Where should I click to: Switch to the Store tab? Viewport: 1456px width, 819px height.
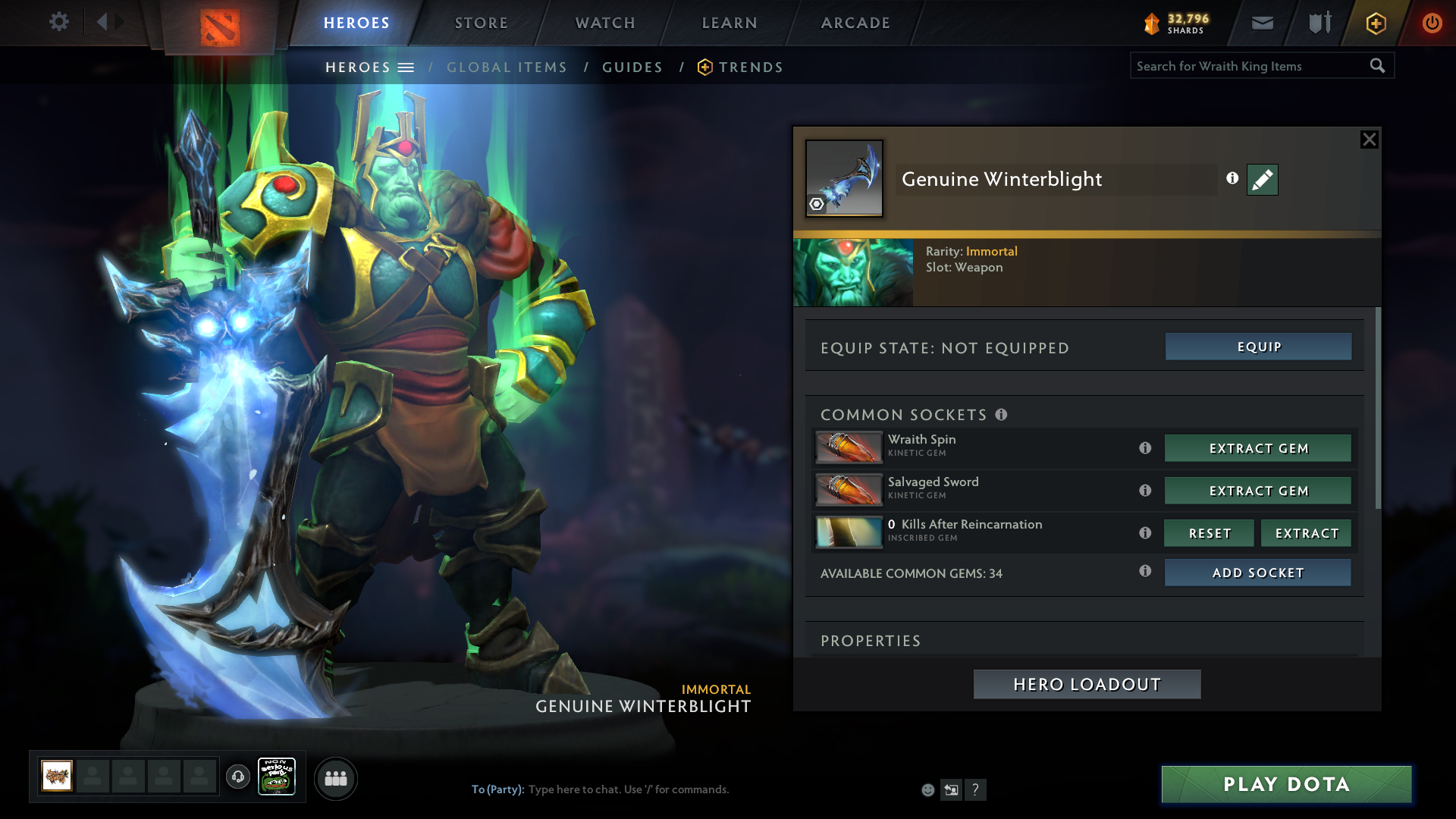click(x=481, y=23)
